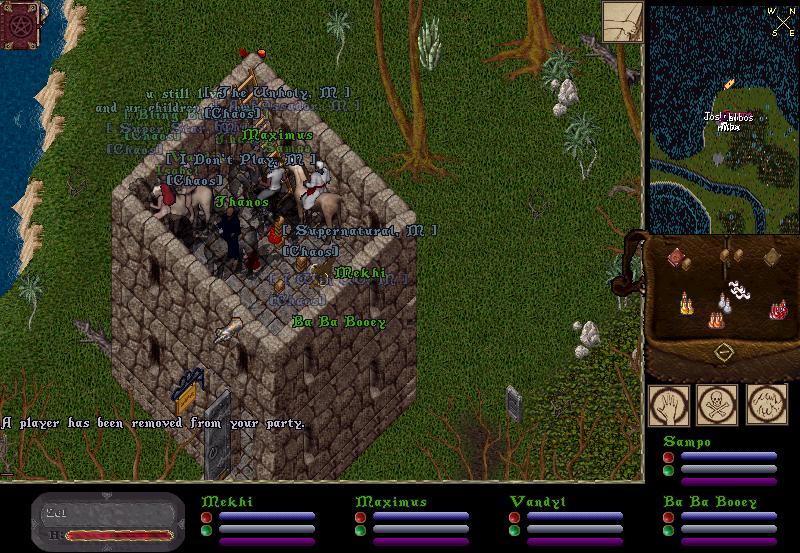Cast the skull spell icon
Image resolution: width=800 pixels, height=553 pixels.
tap(716, 405)
